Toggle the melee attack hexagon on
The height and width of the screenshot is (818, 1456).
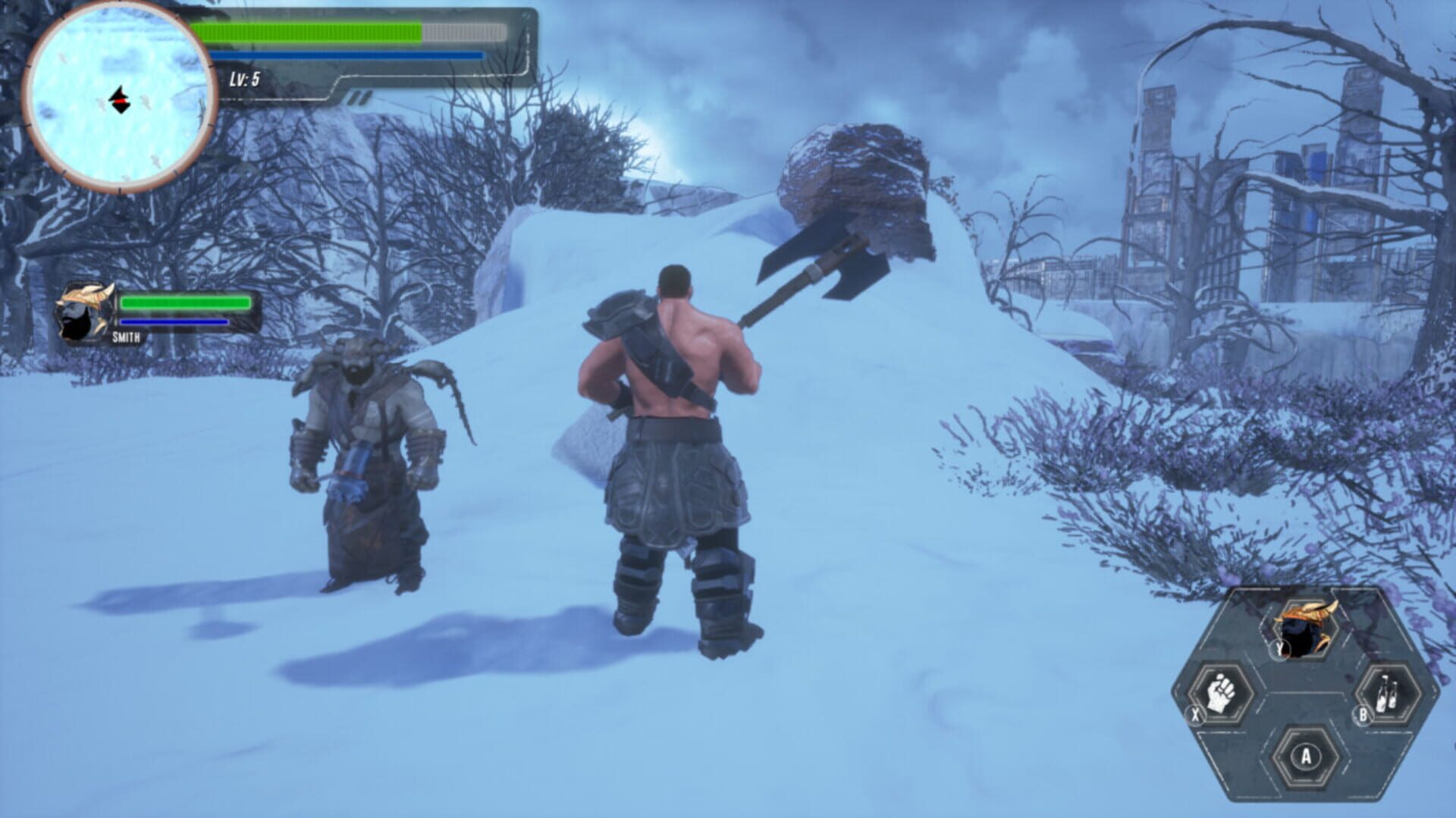pos(1221,692)
